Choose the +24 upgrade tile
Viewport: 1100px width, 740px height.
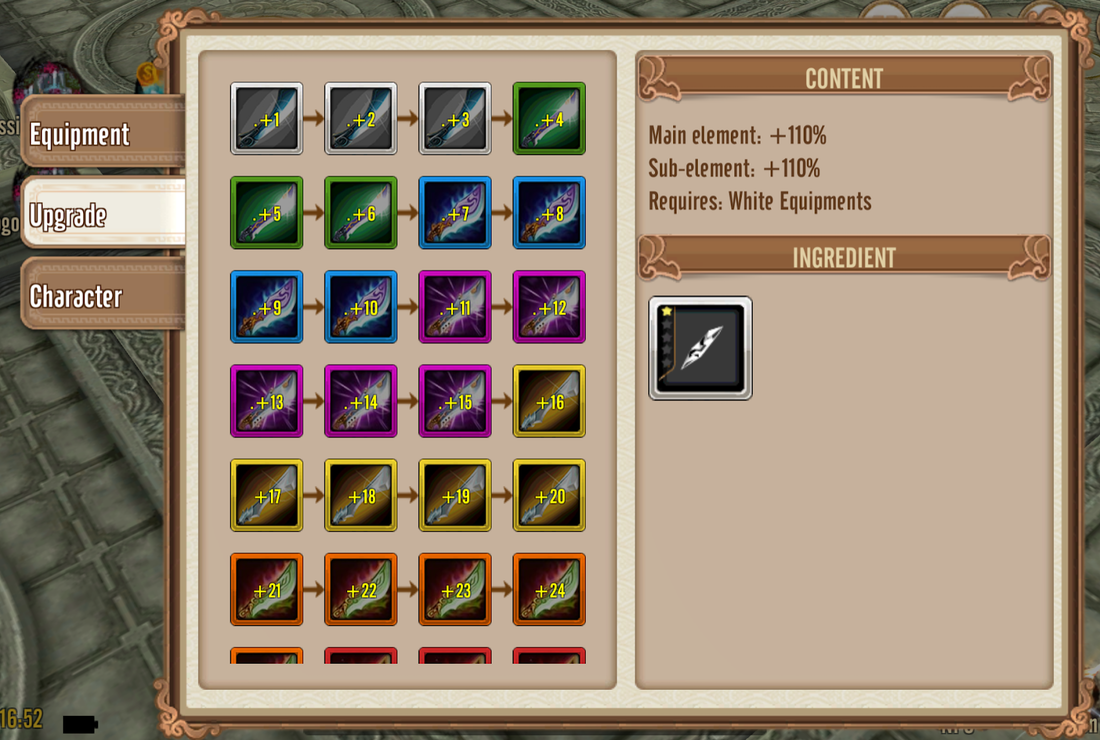(549, 588)
